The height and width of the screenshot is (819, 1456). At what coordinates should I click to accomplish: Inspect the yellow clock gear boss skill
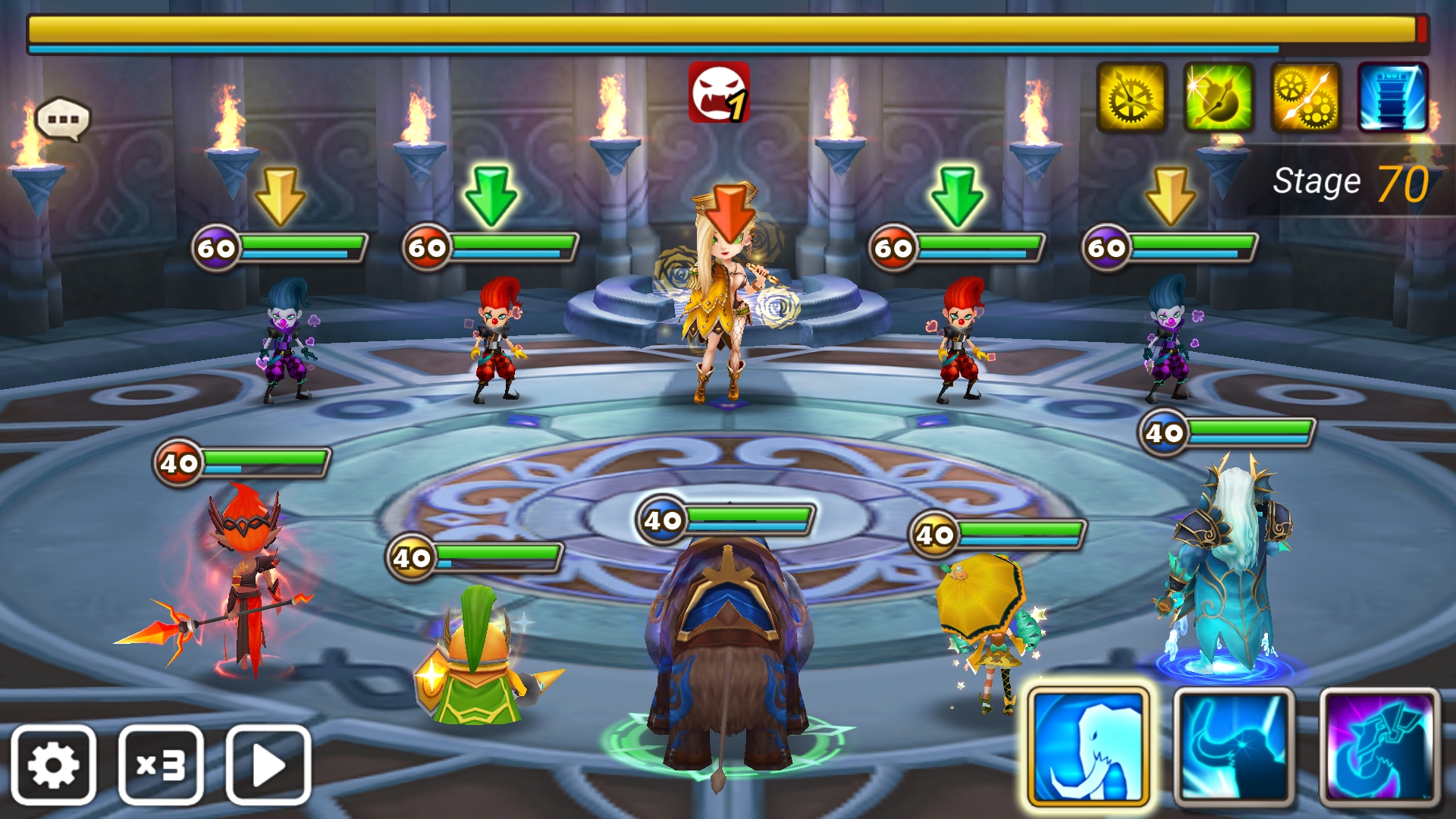1131,98
